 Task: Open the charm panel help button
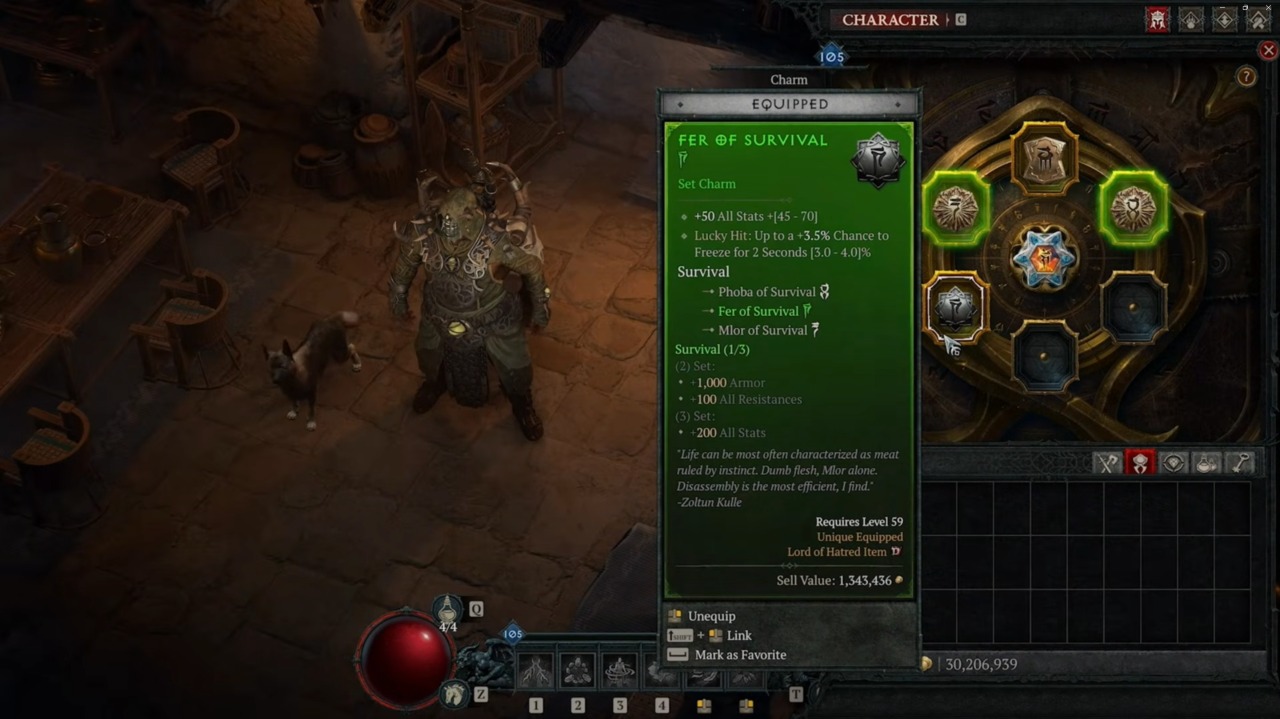click(x=1246, y=76)
